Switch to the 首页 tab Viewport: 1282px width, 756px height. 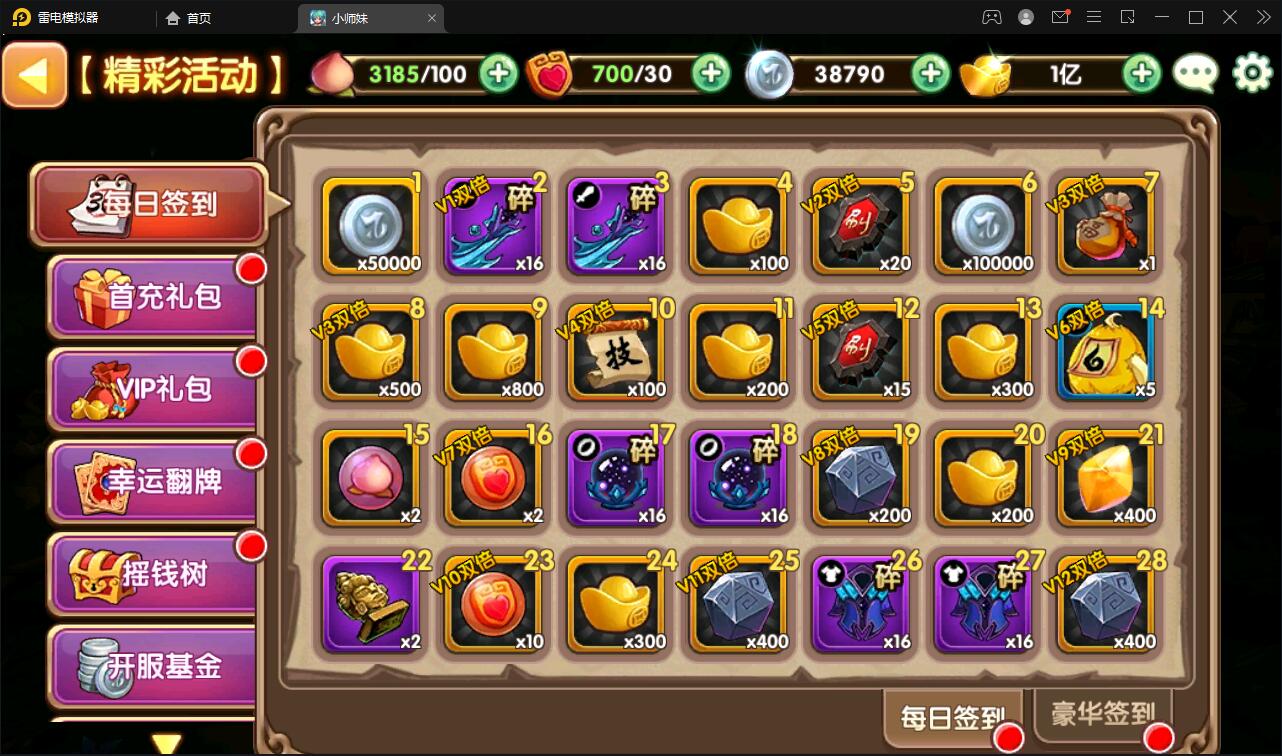186,17
